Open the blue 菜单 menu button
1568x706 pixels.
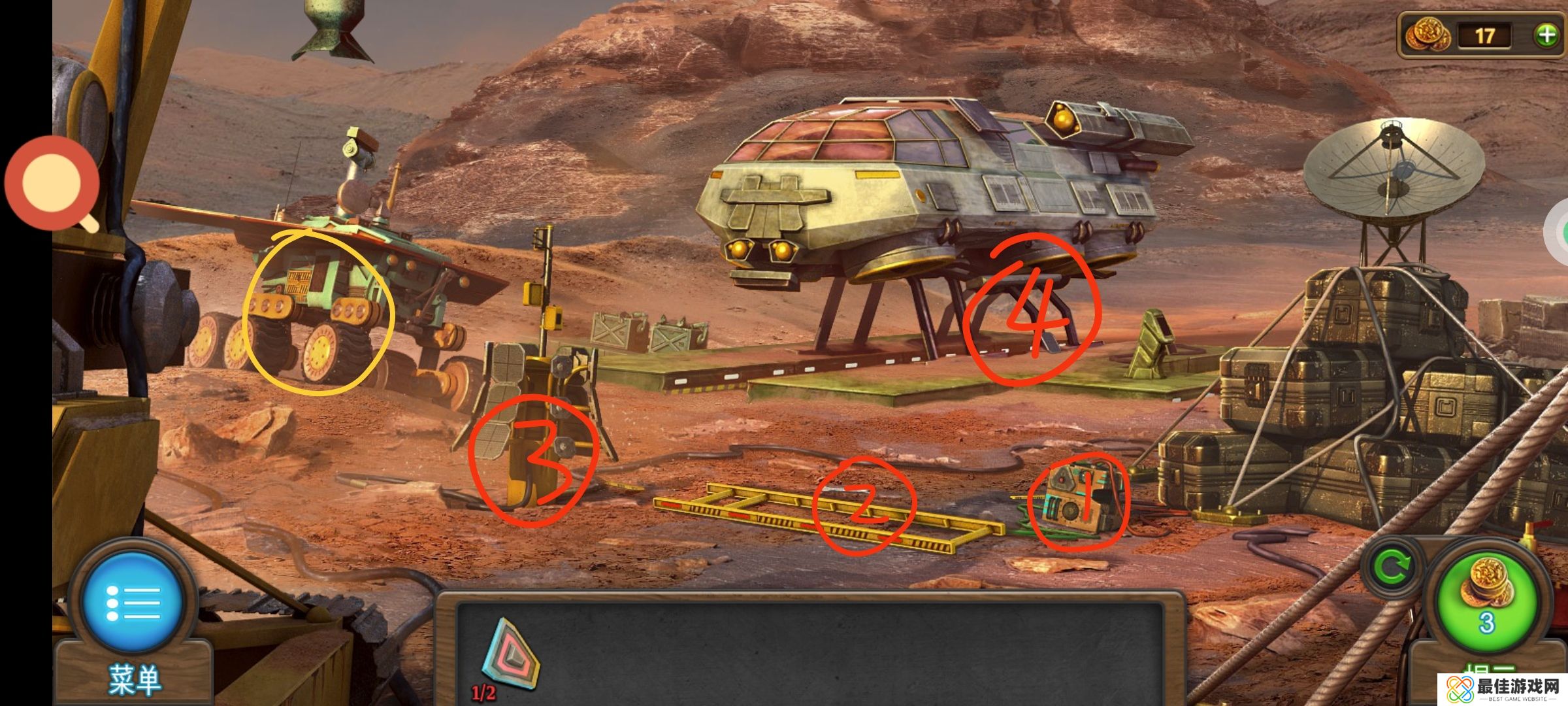point(133,603)
